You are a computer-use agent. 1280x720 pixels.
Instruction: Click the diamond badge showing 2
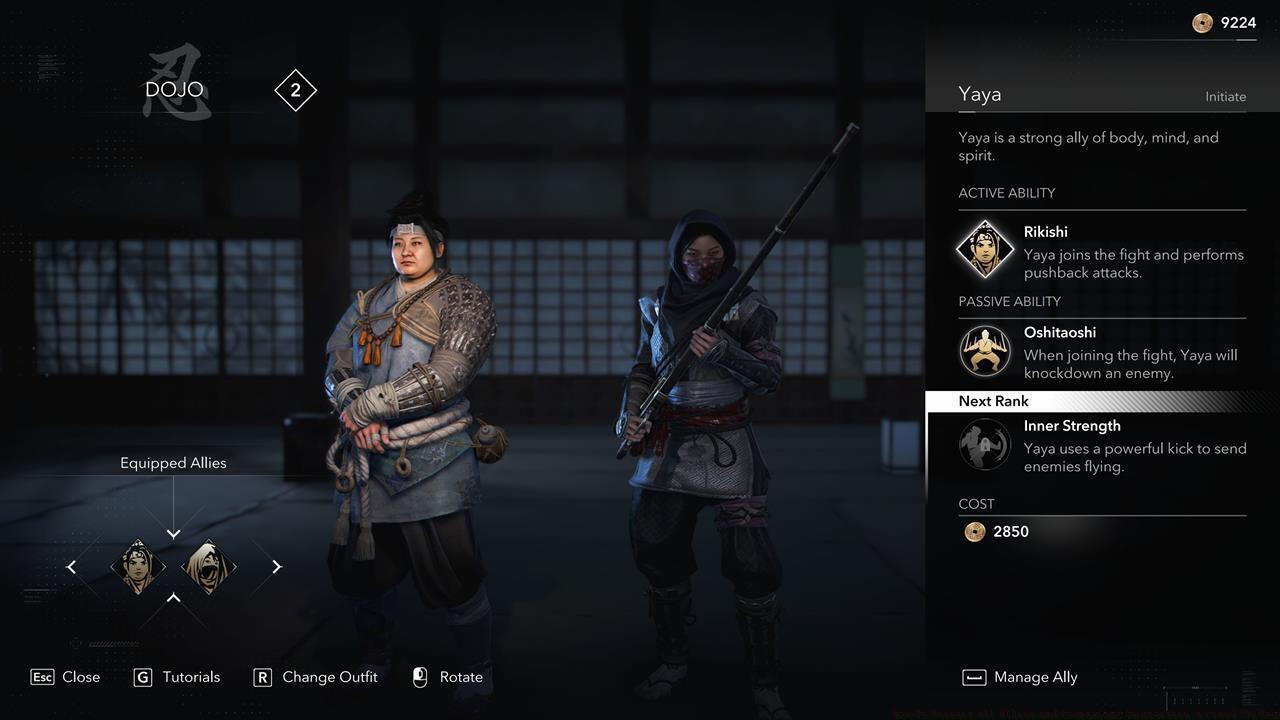pyautogui.click(x=296, y=90)
